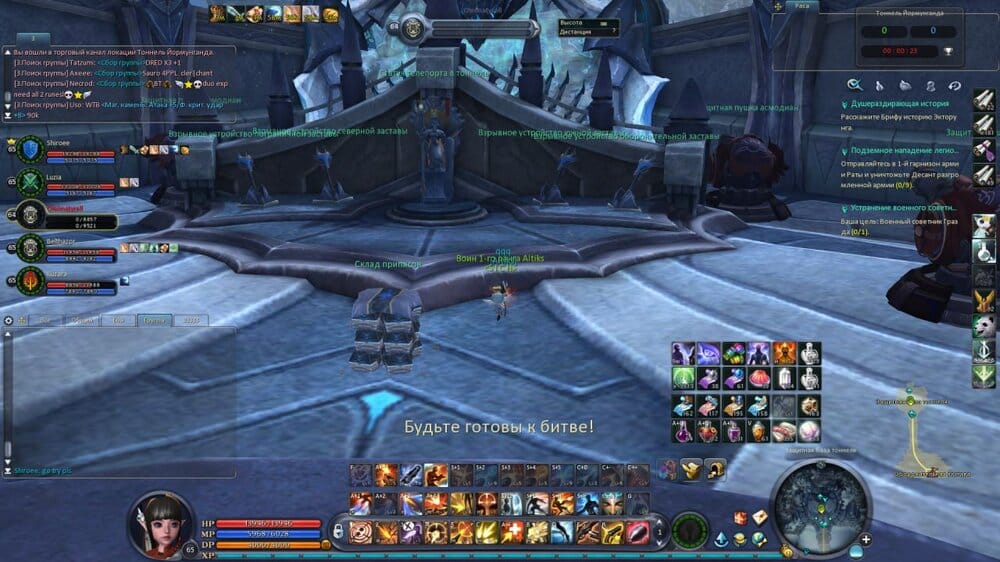Activate the red-cross heal skill on hotbar
This screenshot has width=1000, height=562.
[512, 531]
